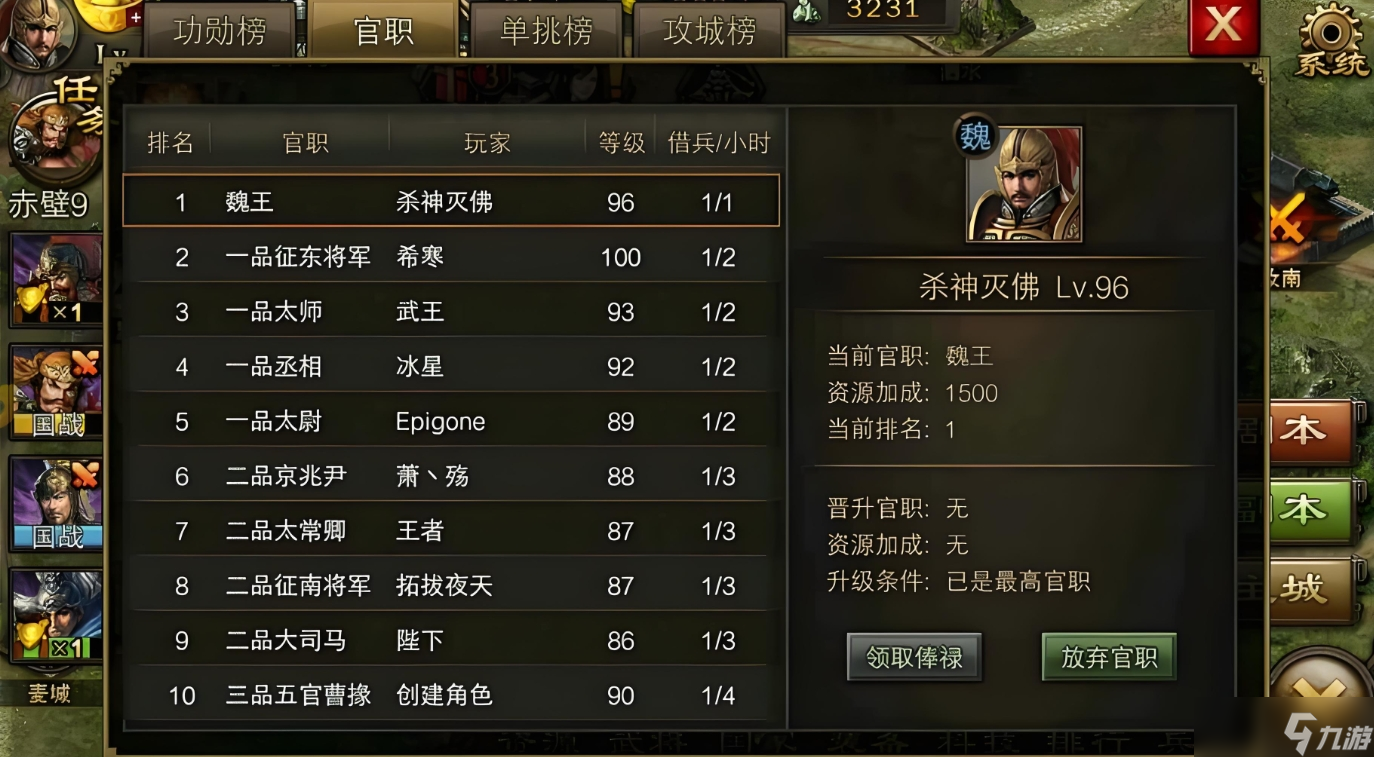The height and width of the screenshot is (757, 1374).
Task: Click 杀神灭佛's 魏 faction portrait in right panel
Action: (1022, 183)
